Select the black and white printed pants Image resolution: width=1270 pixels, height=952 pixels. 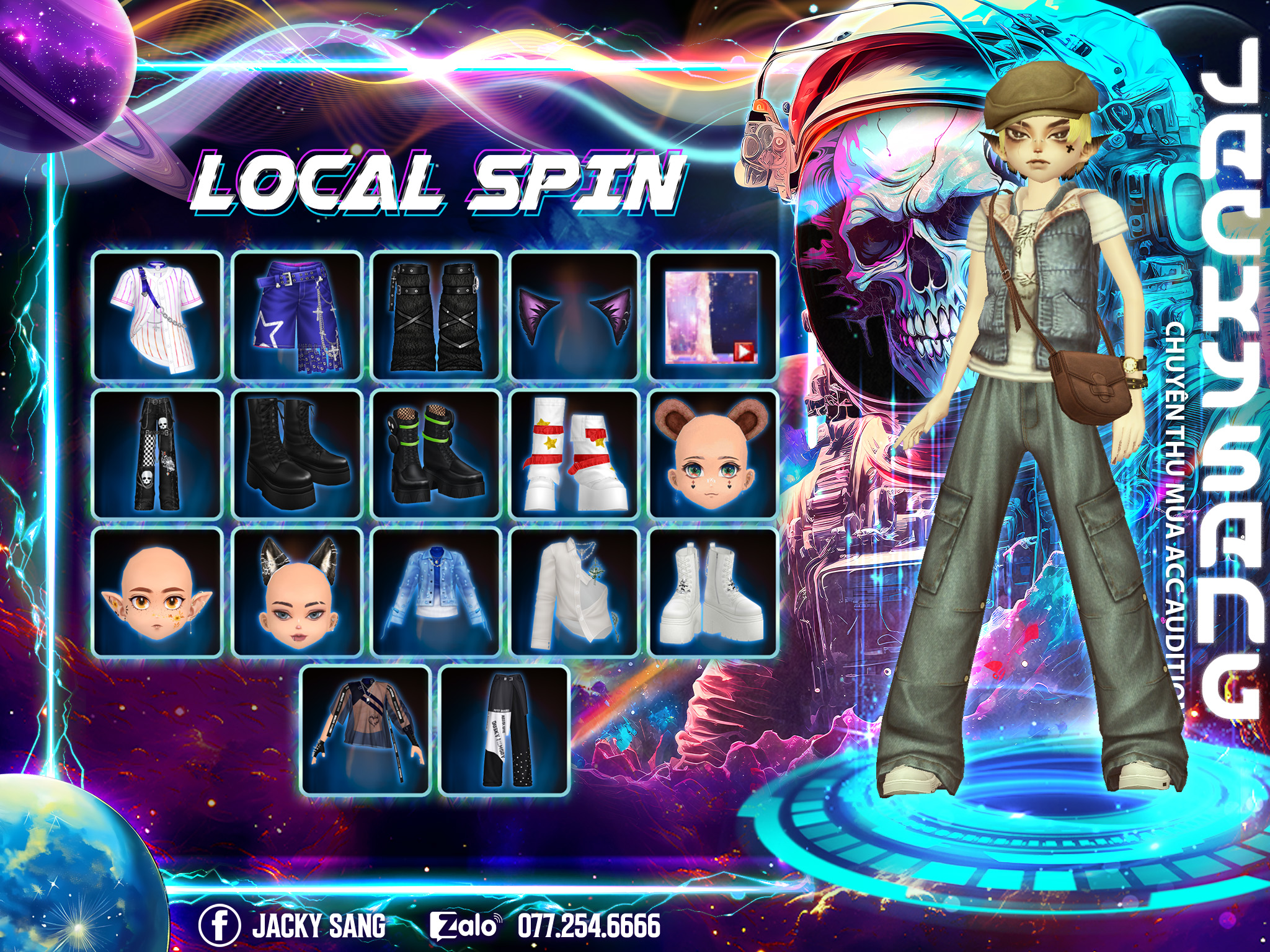505,731
